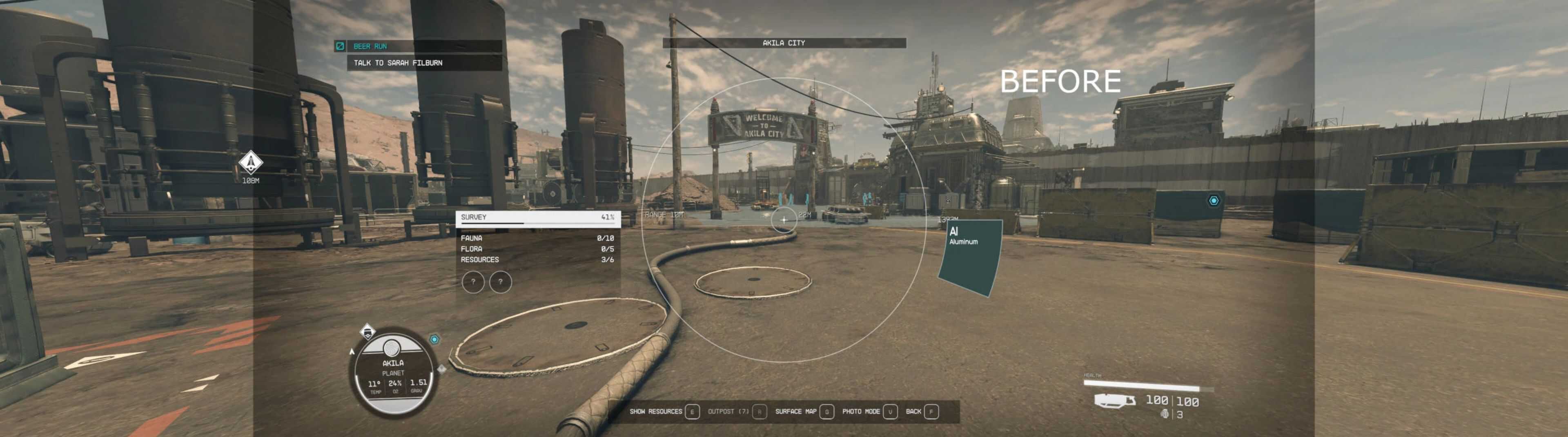Select the Flora survey row
Screen dimensions: 1568x437
[537, 249]
